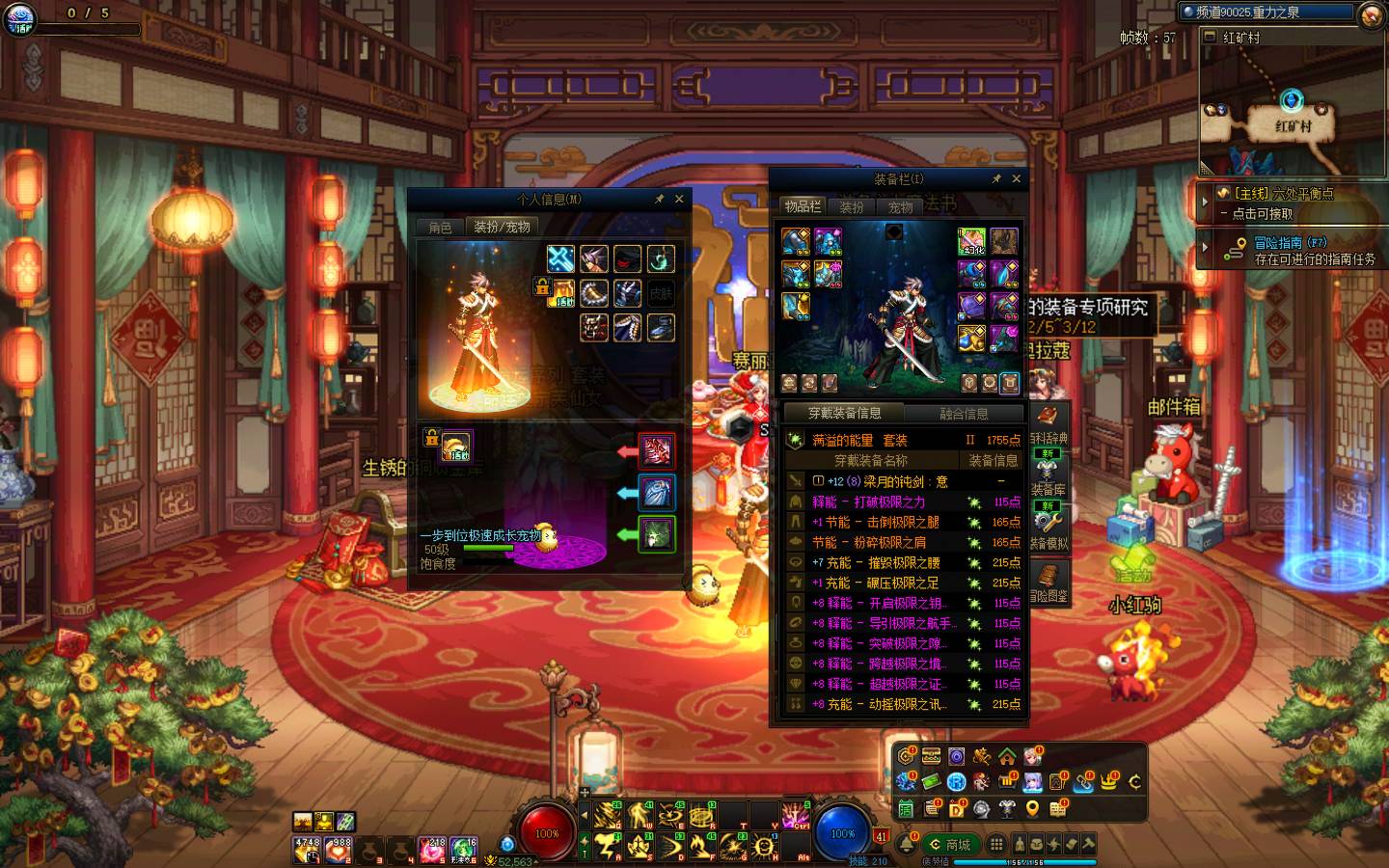The width and height of the screenshot is (1389, 868).
Task: Open the green house icon in menu panel
Action: pos(1007,756)
